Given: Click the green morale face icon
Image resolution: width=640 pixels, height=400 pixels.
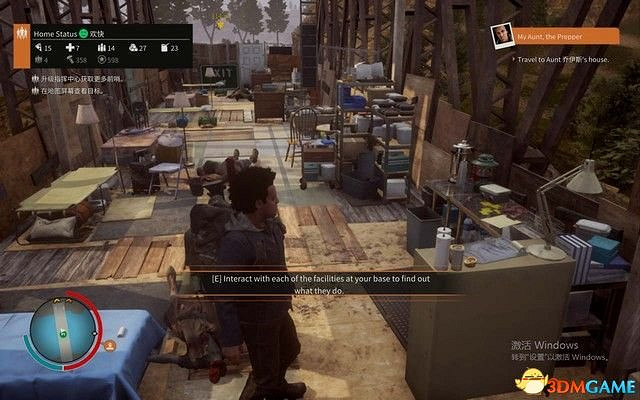Looking at the screenshot, I should [84, 33].
